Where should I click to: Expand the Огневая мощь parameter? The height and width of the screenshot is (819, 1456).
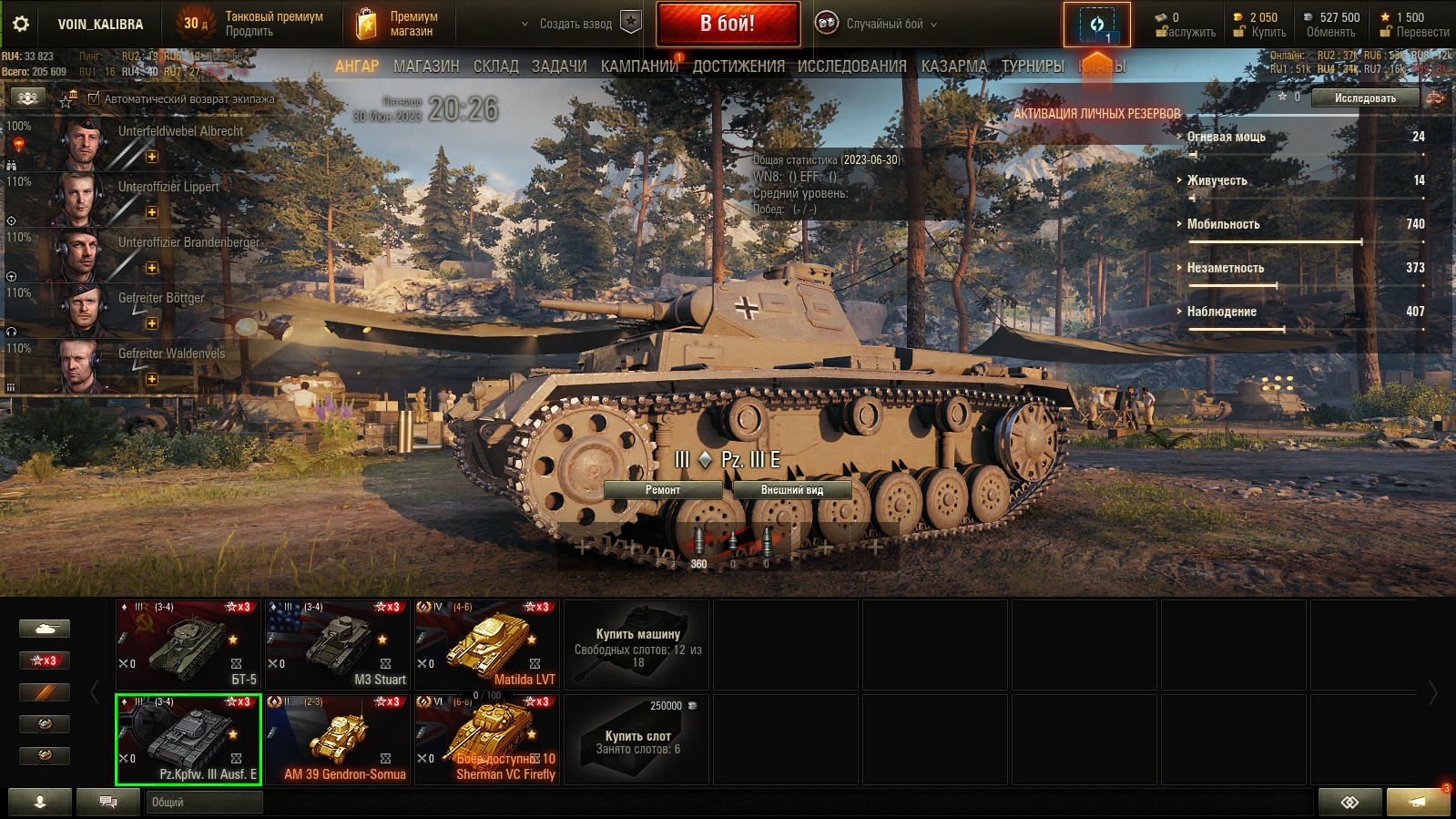click(x=1226, y=137)
